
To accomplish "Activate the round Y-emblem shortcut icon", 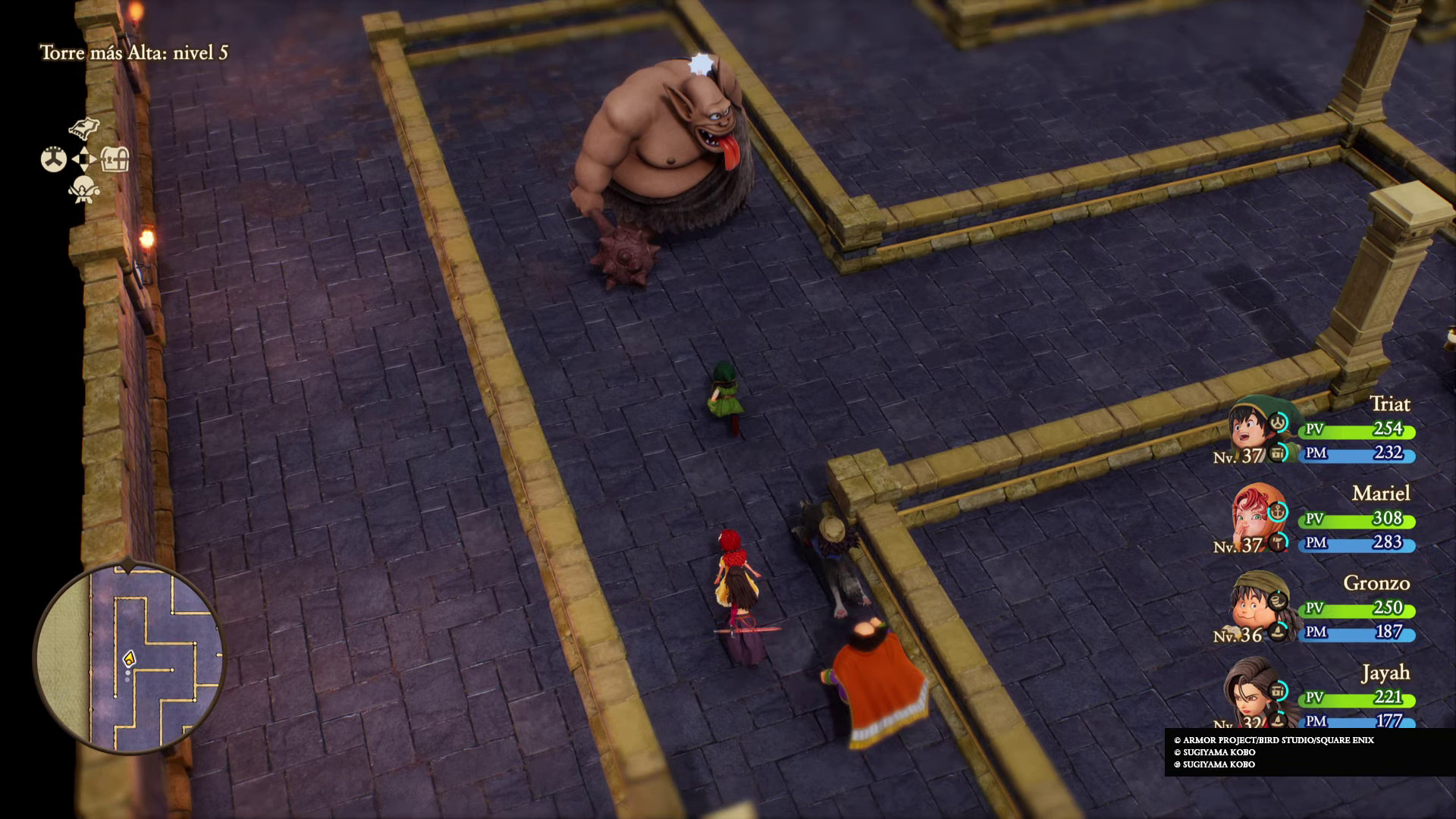I will coord(53,159).
